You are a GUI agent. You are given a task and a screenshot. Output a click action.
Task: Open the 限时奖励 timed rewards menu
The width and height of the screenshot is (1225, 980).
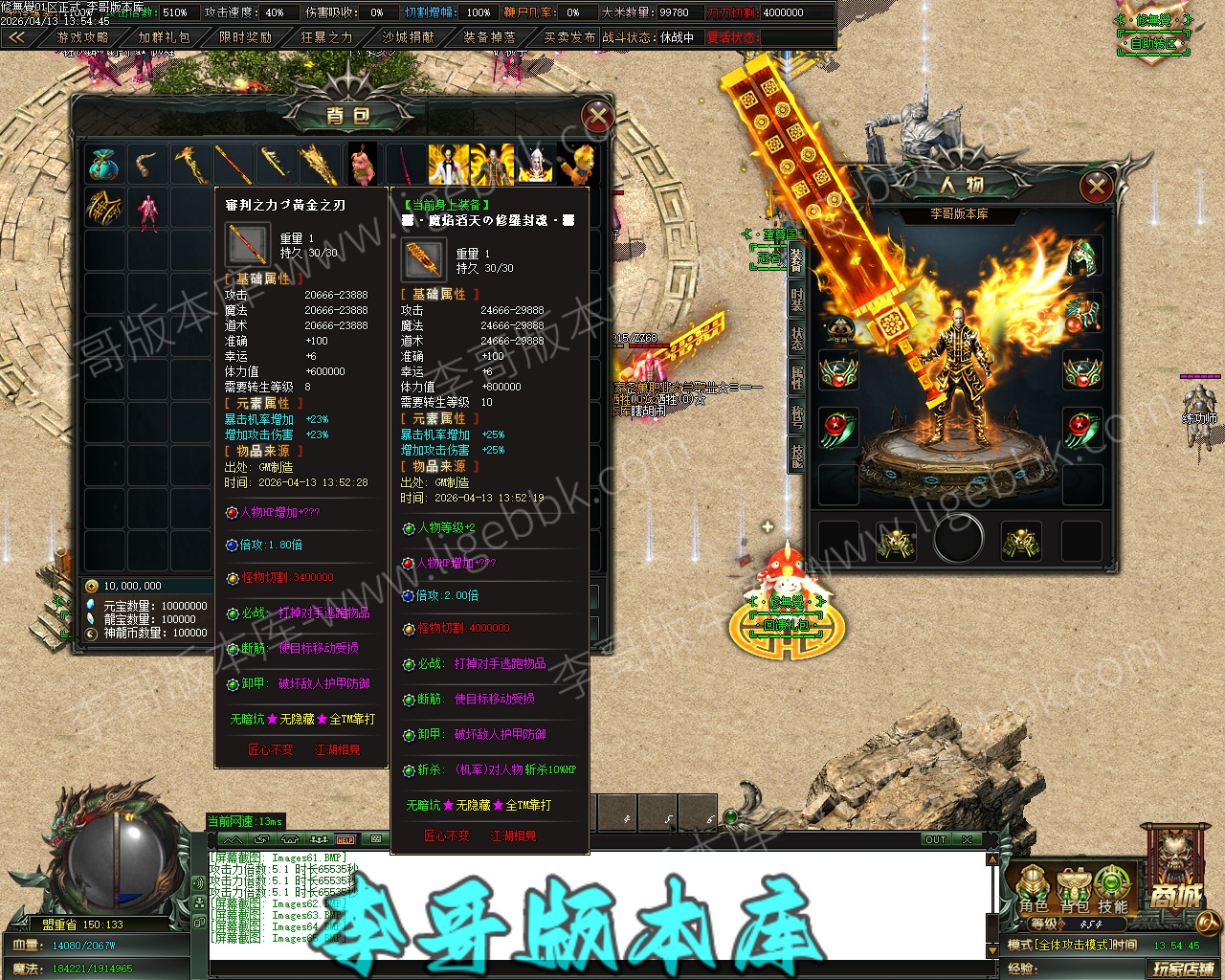[246, 37]
